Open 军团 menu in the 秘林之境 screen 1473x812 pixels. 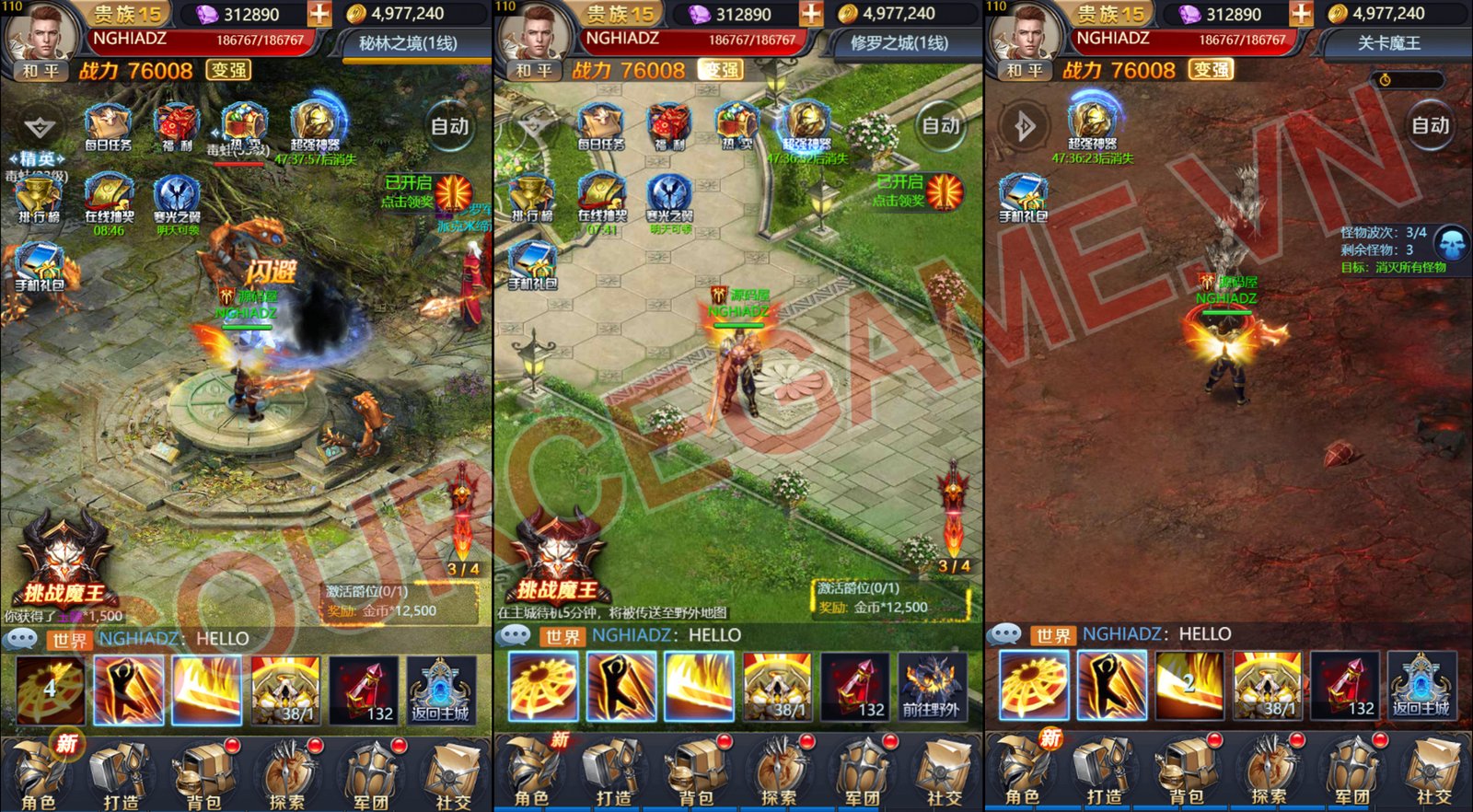click(370, 773)
